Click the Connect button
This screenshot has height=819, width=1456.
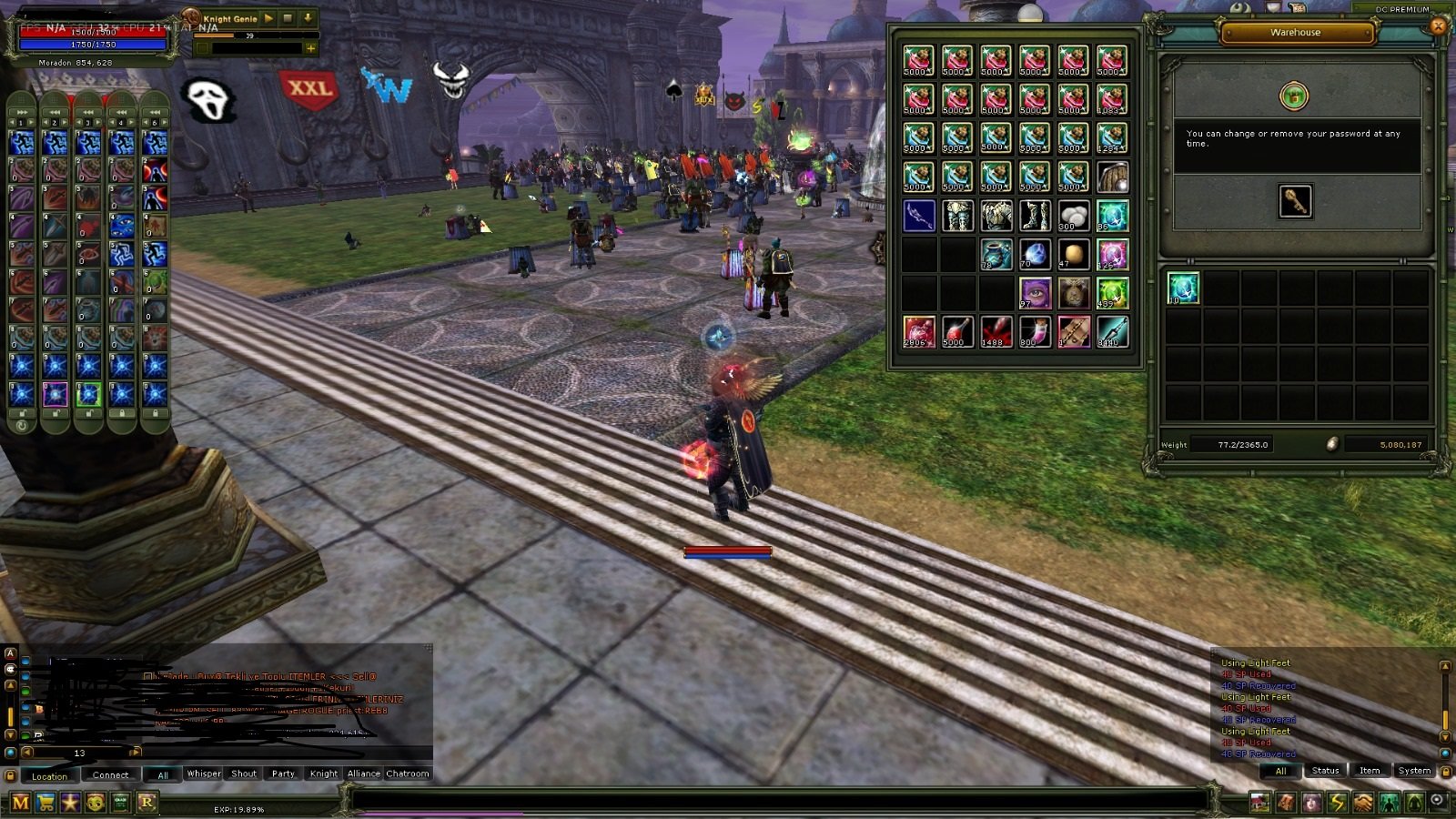tap(110, 775)
